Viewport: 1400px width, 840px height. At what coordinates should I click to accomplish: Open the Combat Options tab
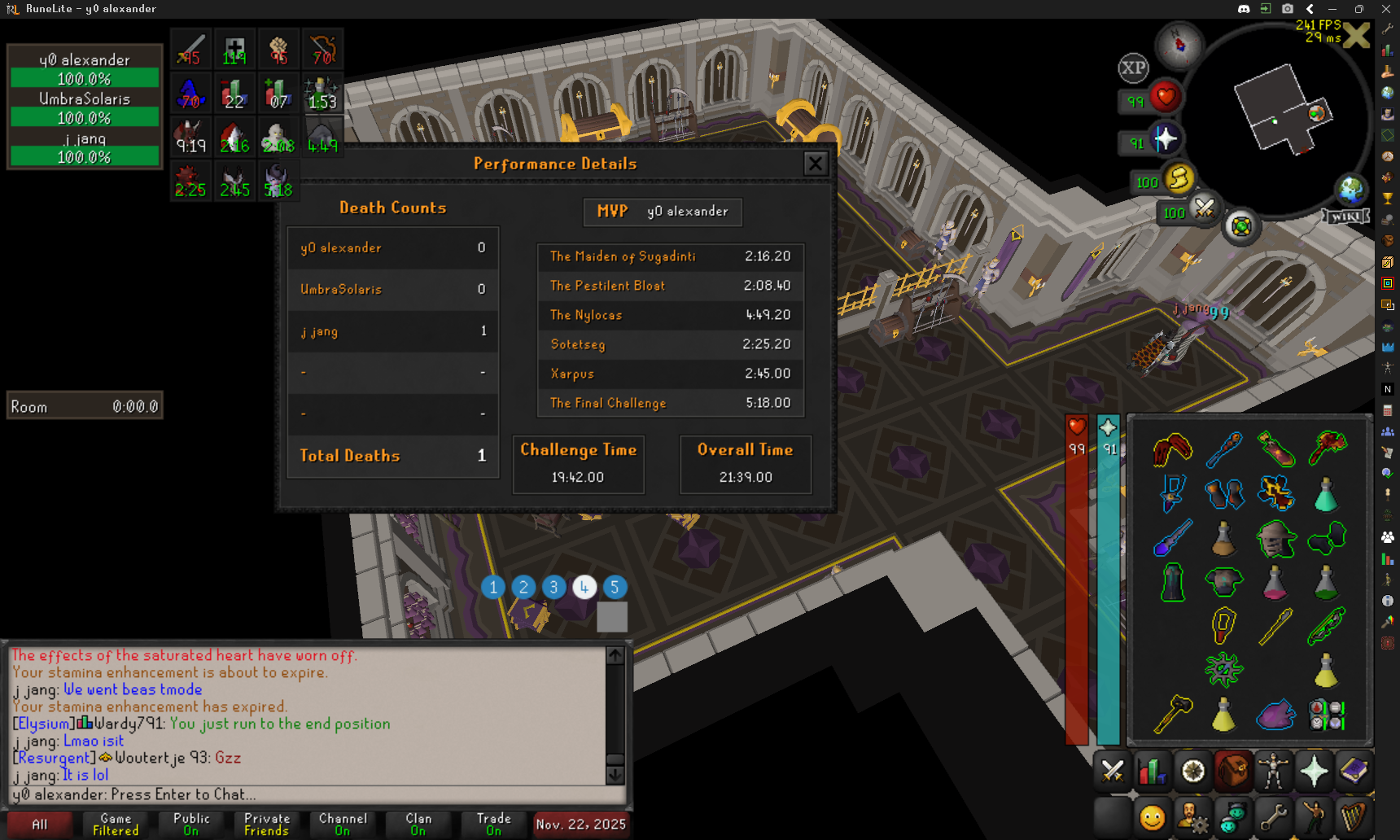pyautogui.click(x=1112, y=771)
